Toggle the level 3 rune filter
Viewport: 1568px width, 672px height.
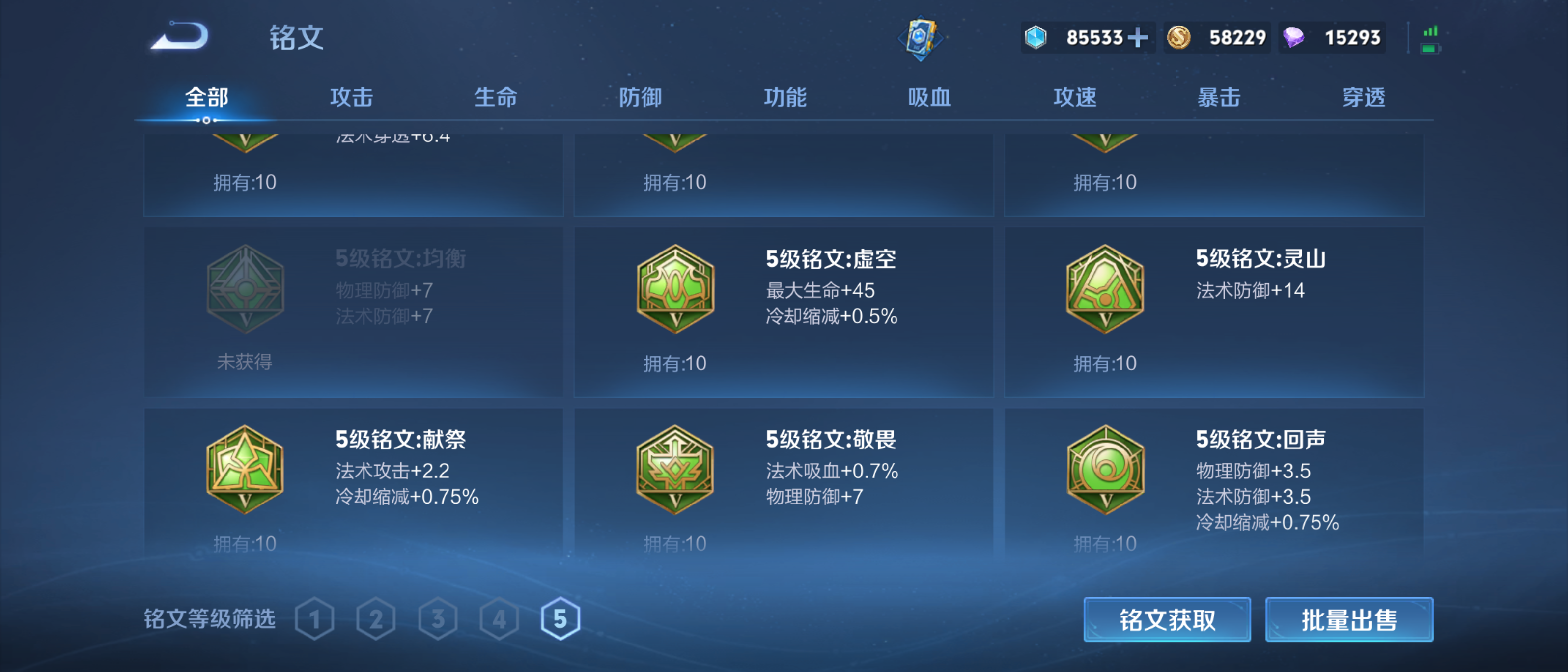(437, 619)
